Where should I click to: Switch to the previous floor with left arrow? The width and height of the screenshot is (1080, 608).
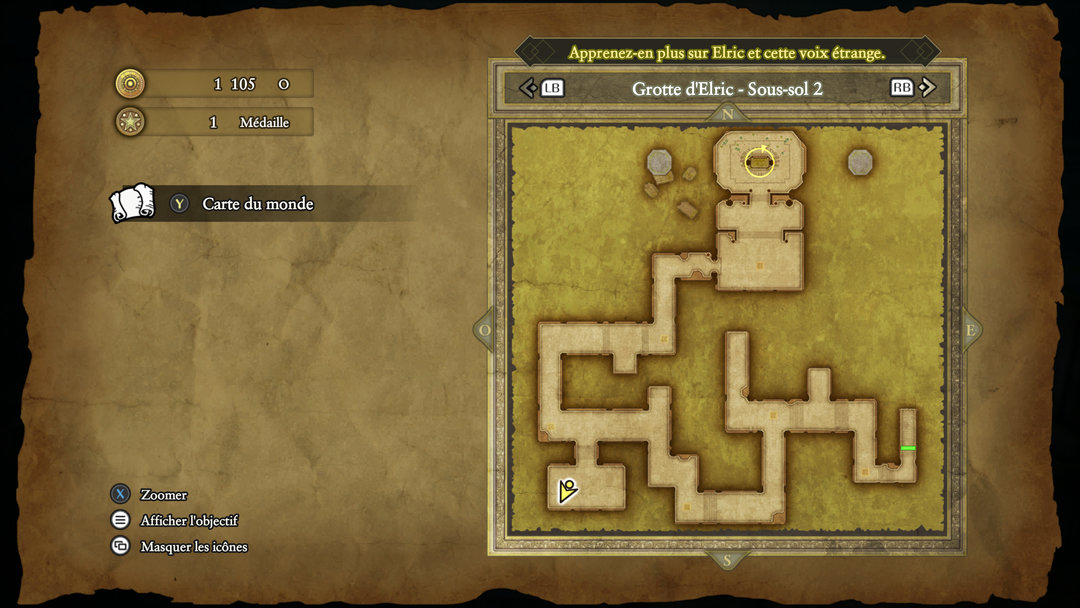point(528,88)
